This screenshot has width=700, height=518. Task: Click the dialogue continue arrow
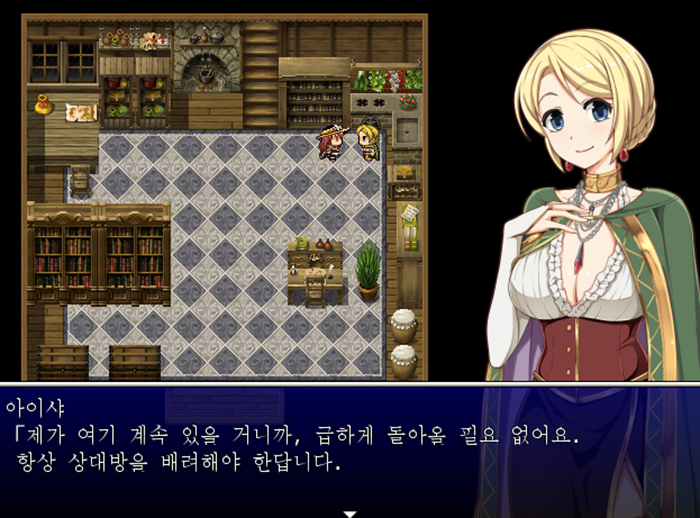pos(350,513)
